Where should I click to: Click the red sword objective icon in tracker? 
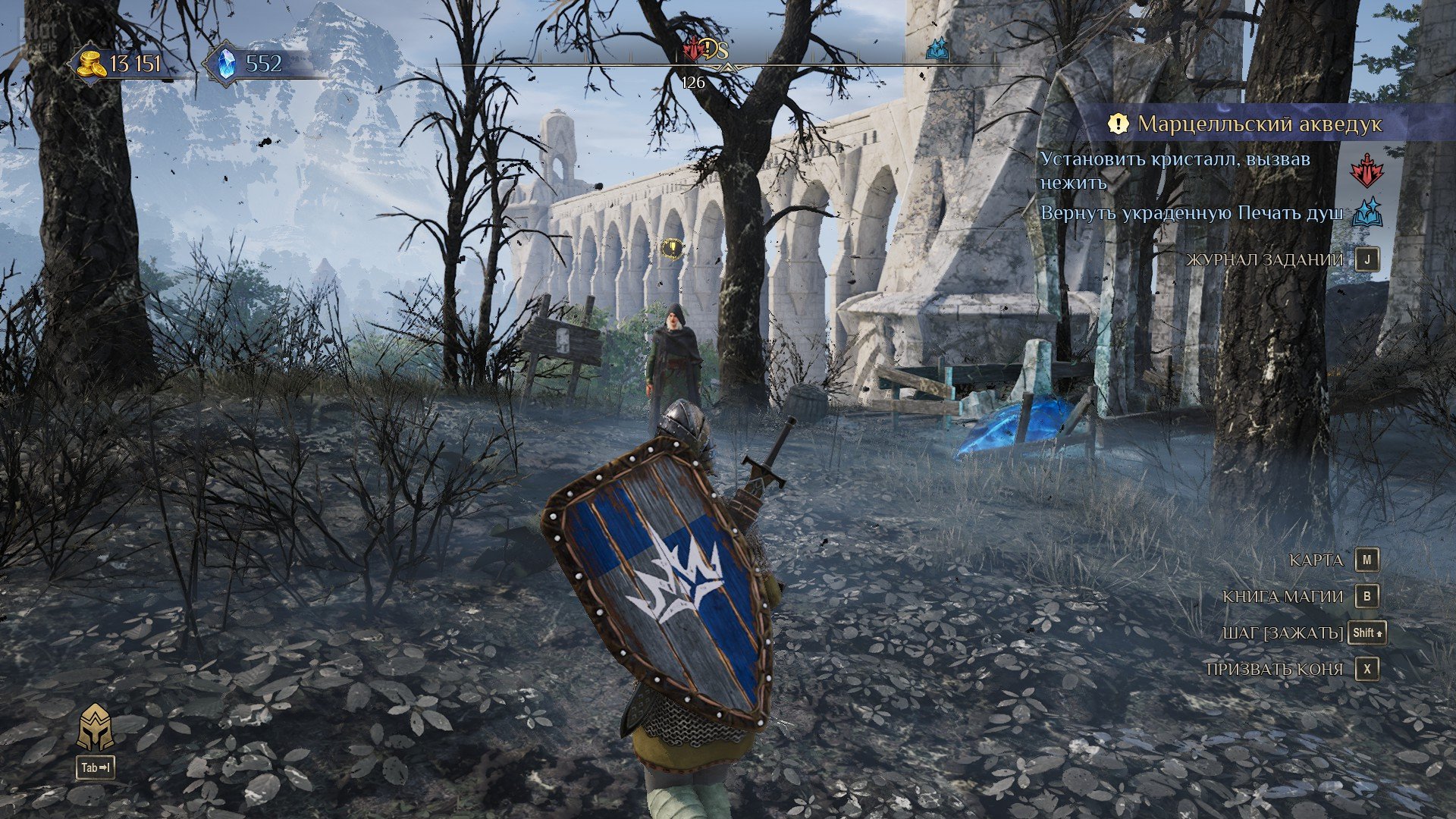[1366, 171]
